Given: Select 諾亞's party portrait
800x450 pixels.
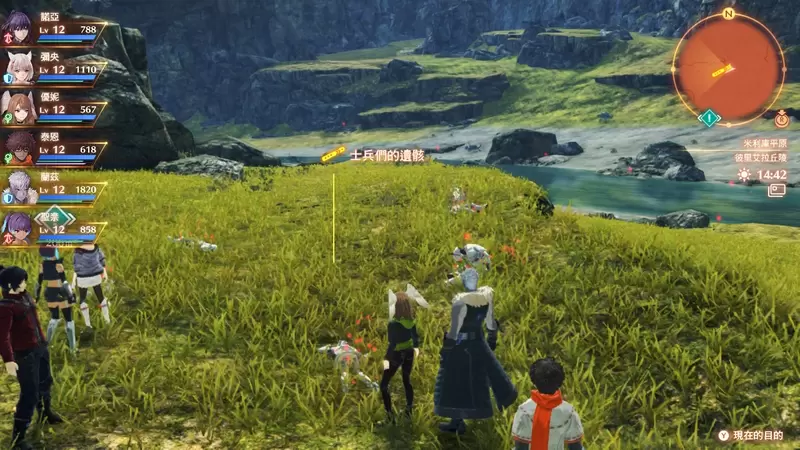Looking at the screenshot, I should coord(20,27).
